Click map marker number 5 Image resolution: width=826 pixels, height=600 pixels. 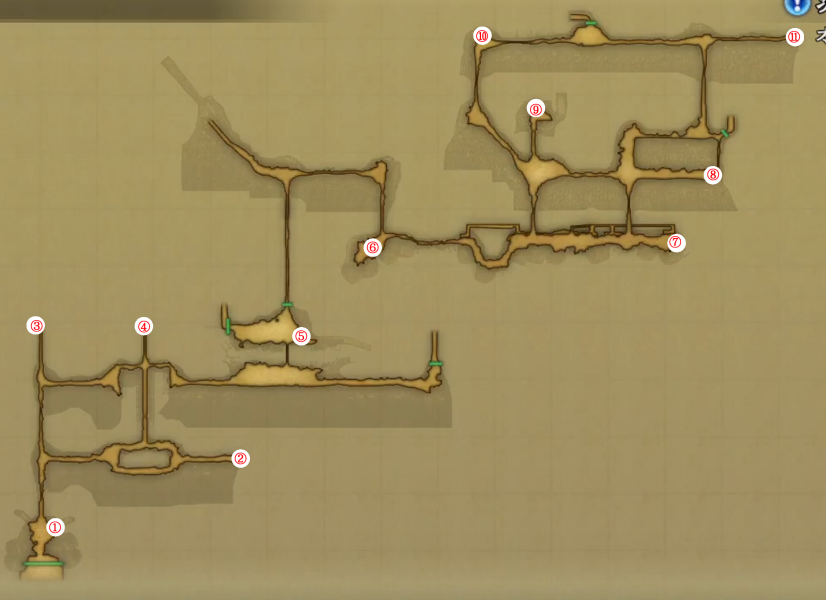click(301, 336)
